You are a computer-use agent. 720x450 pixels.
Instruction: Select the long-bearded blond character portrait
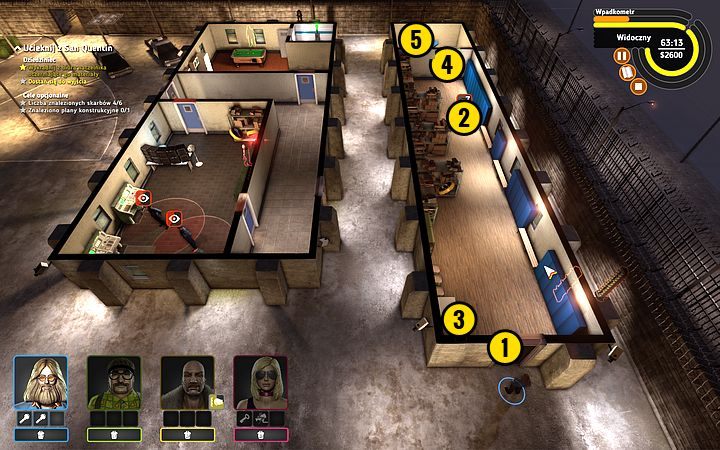point(40,382)
